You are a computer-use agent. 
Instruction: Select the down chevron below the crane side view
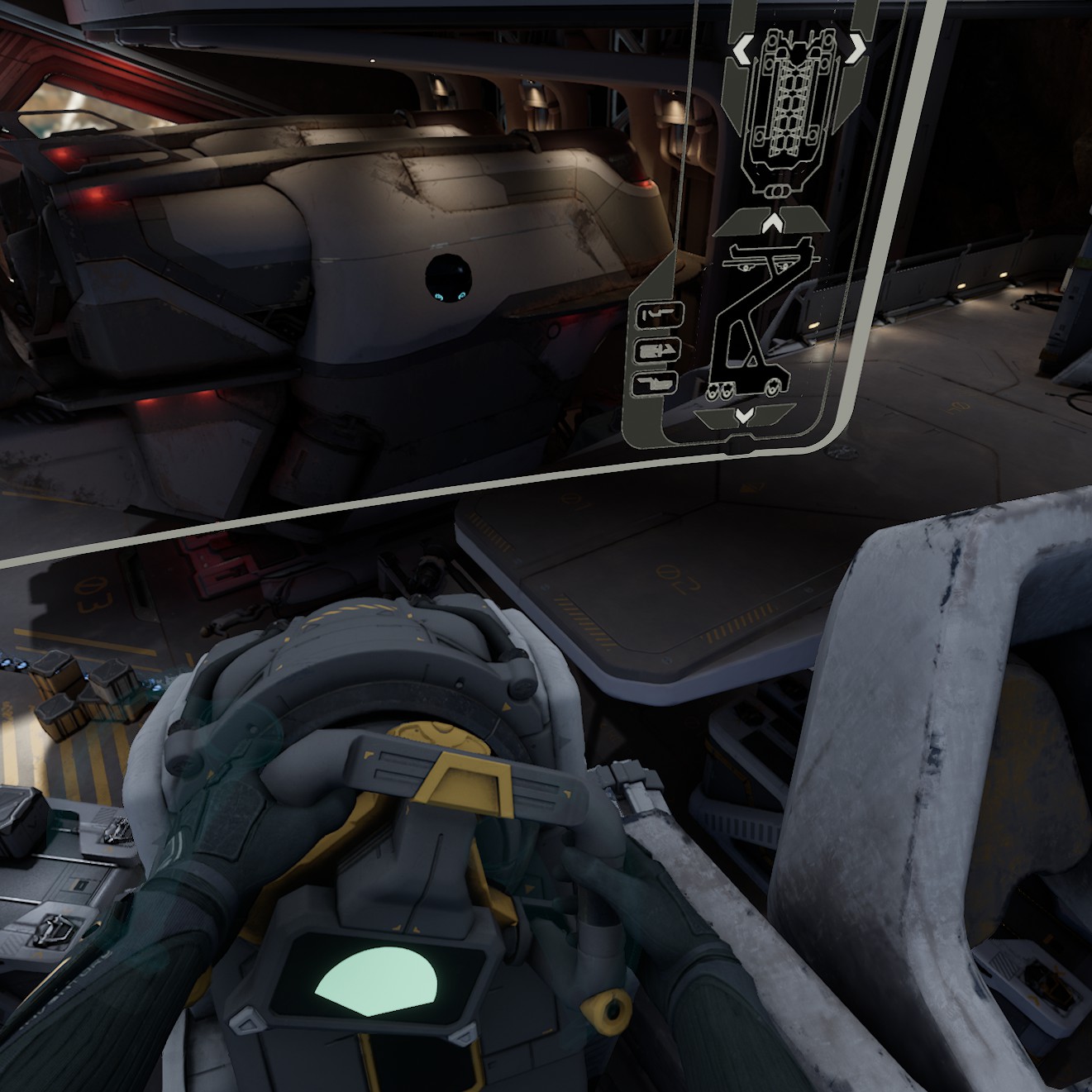coord(744,415)
